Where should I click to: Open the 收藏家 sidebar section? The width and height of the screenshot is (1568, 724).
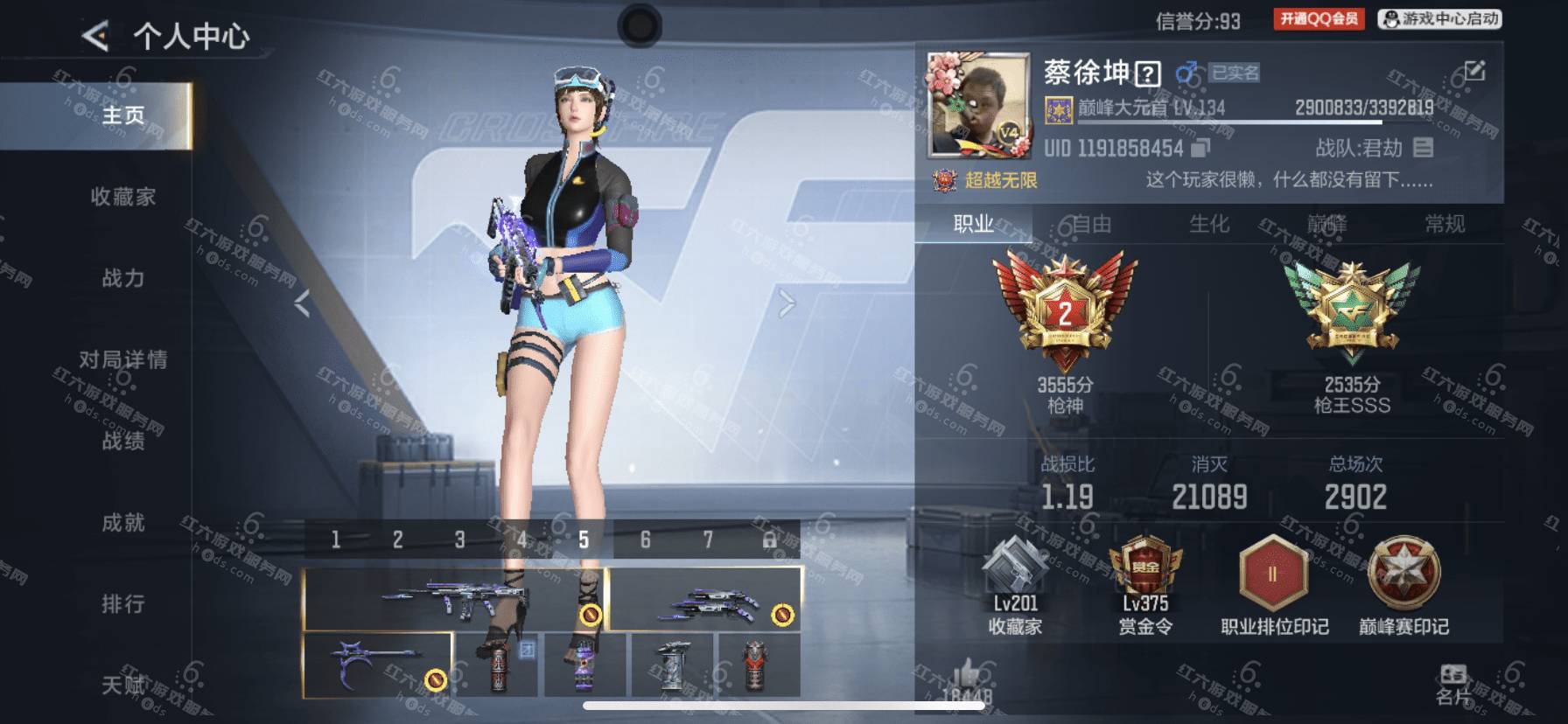tap(122, 197)
